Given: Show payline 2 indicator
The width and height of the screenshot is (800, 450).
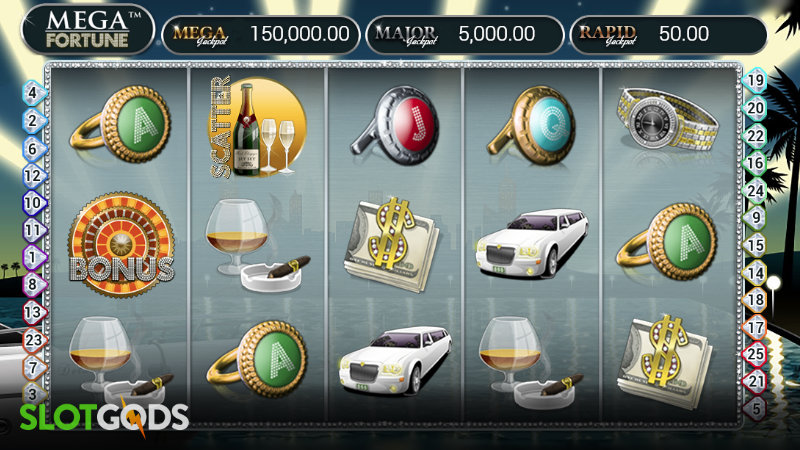Looking at the screenshot, I should click(x=32, y=120).
